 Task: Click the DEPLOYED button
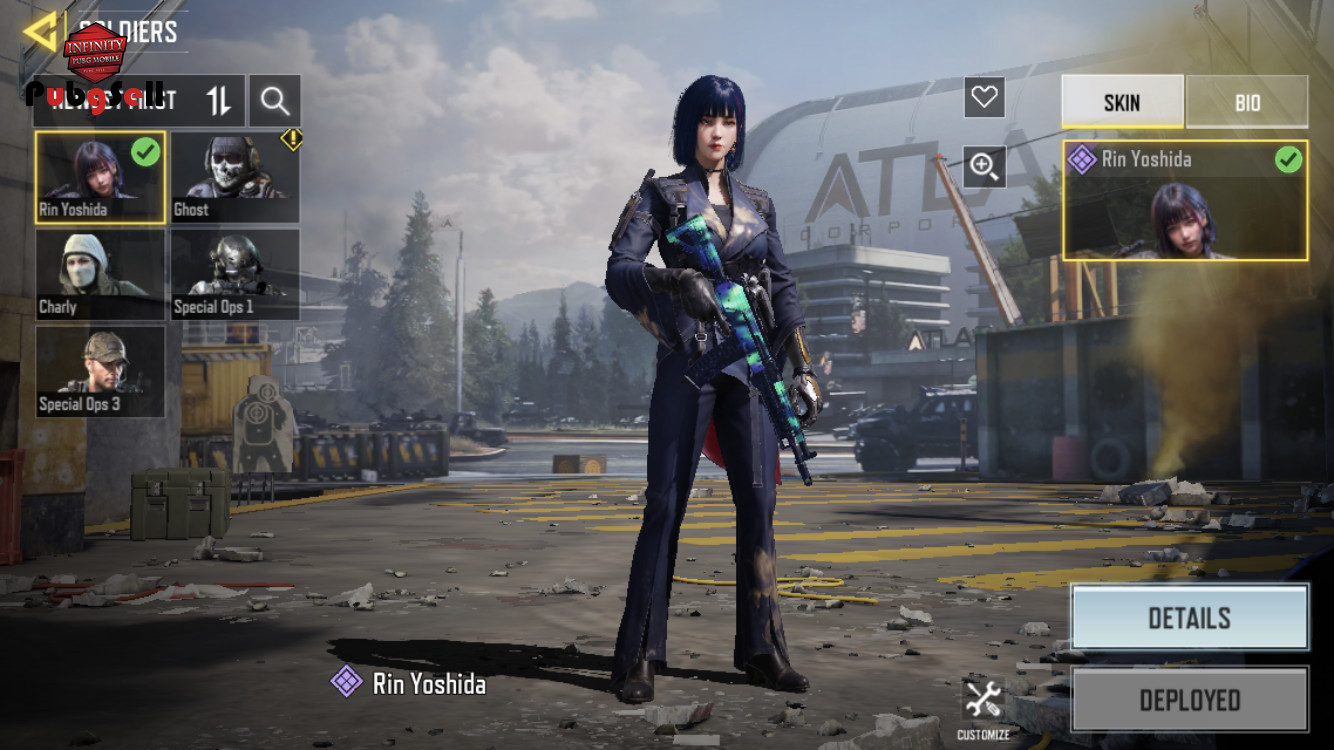pos(1189,700)
